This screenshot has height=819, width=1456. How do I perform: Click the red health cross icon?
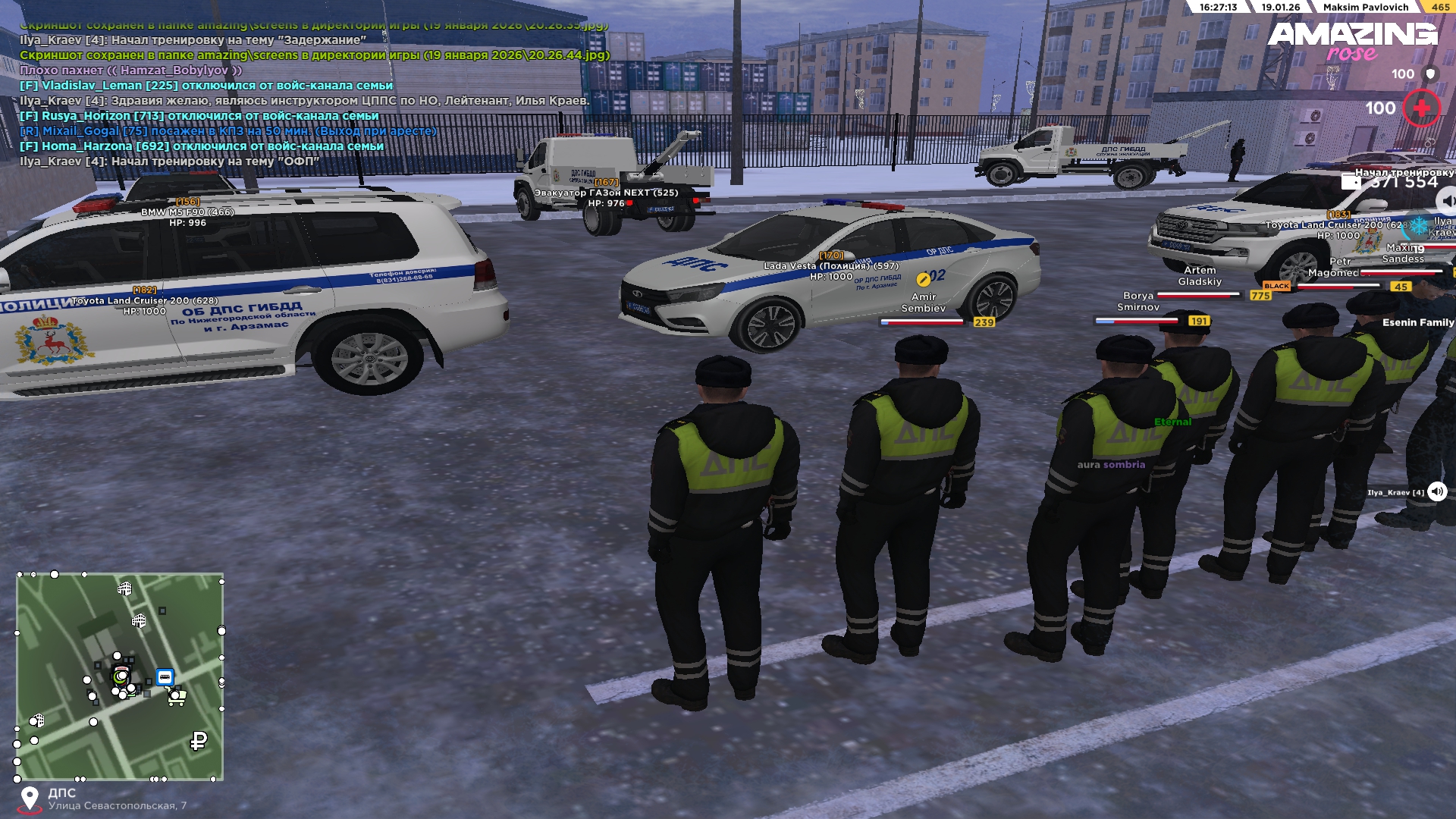click(1421, 108)
